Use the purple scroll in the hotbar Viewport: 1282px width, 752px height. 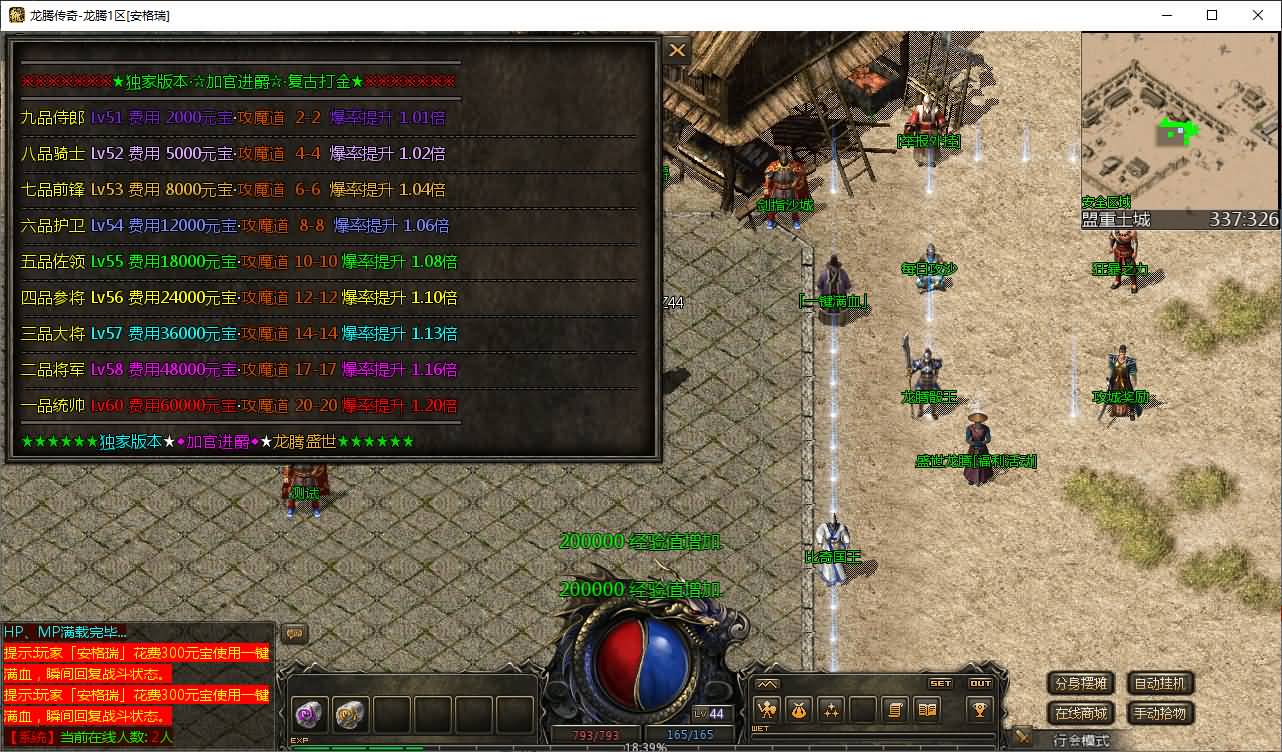(x=309, y=714)
